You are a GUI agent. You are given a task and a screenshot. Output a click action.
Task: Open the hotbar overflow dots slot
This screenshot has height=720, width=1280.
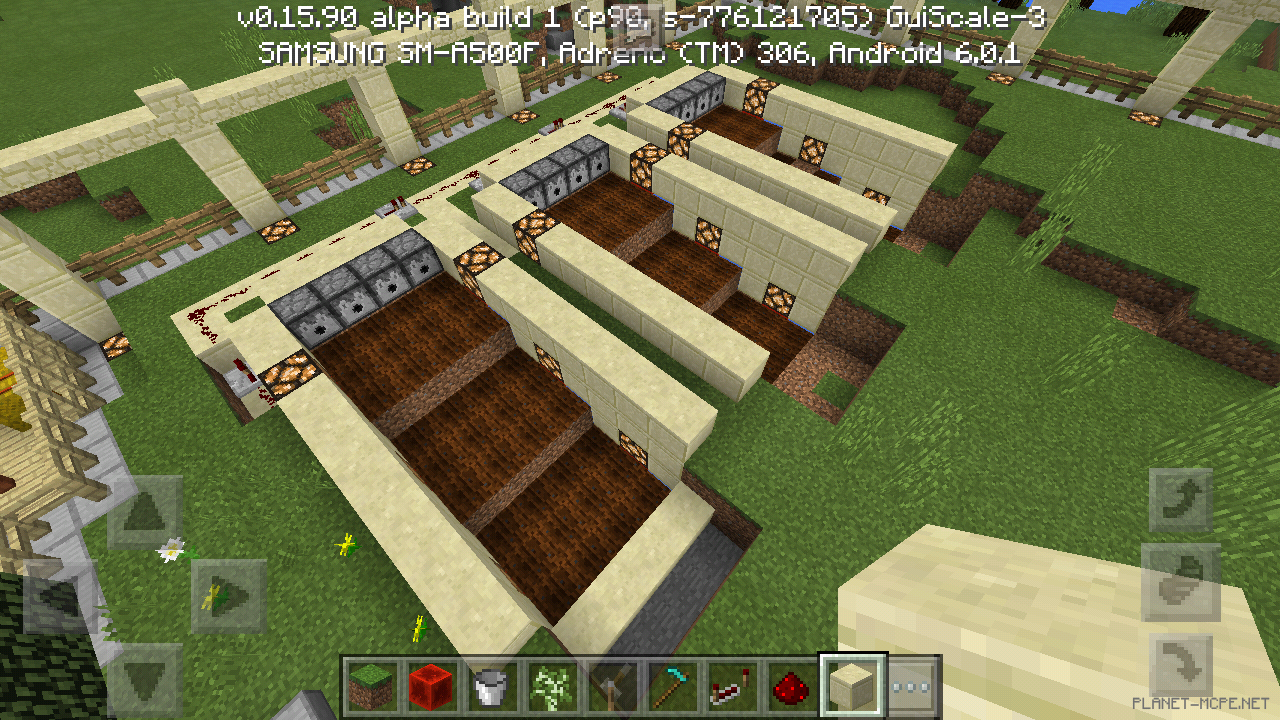click(911, 686)
